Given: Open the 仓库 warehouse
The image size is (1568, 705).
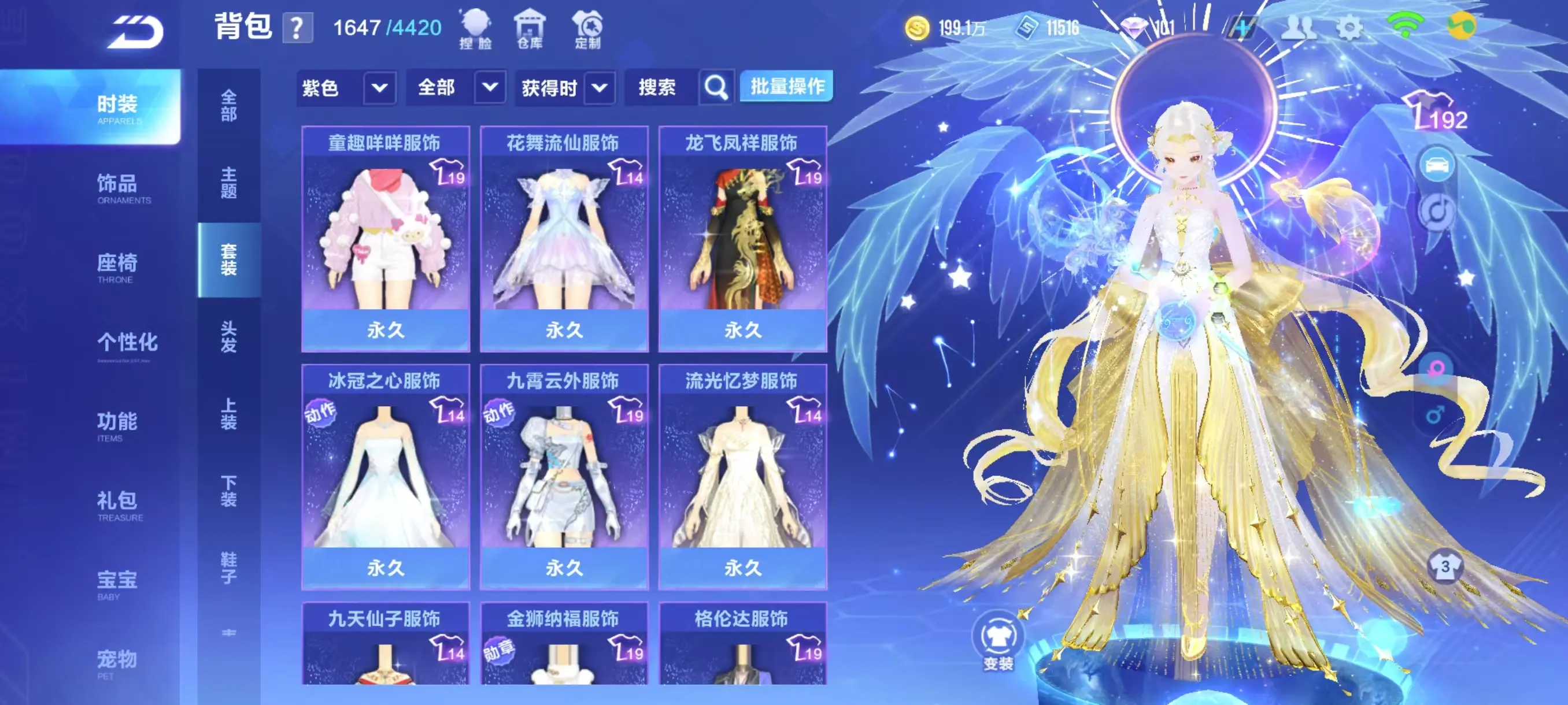Looking at the screenshot, I should tap(530, 28).
